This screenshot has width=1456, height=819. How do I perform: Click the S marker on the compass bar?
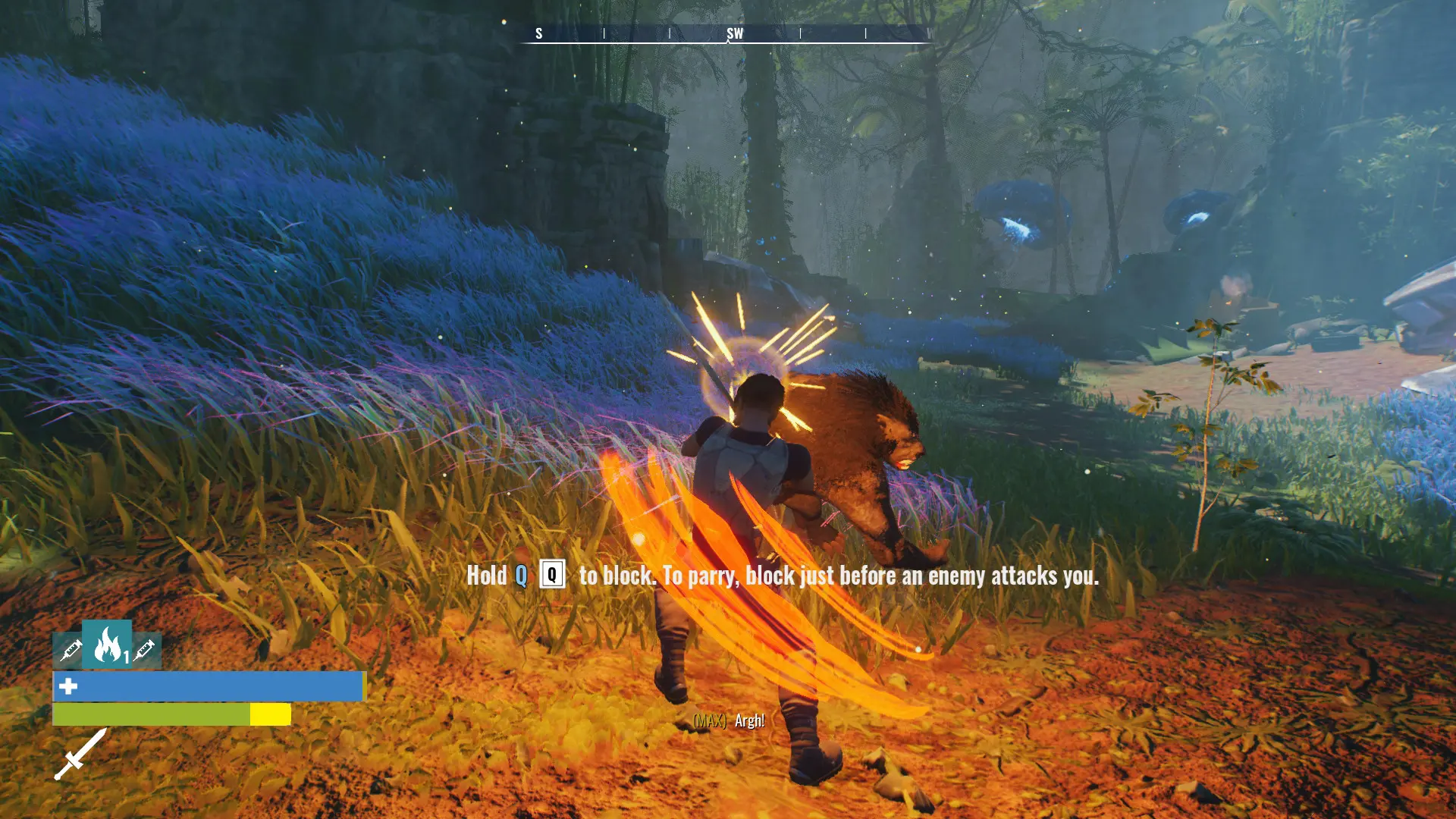[539, 33]
